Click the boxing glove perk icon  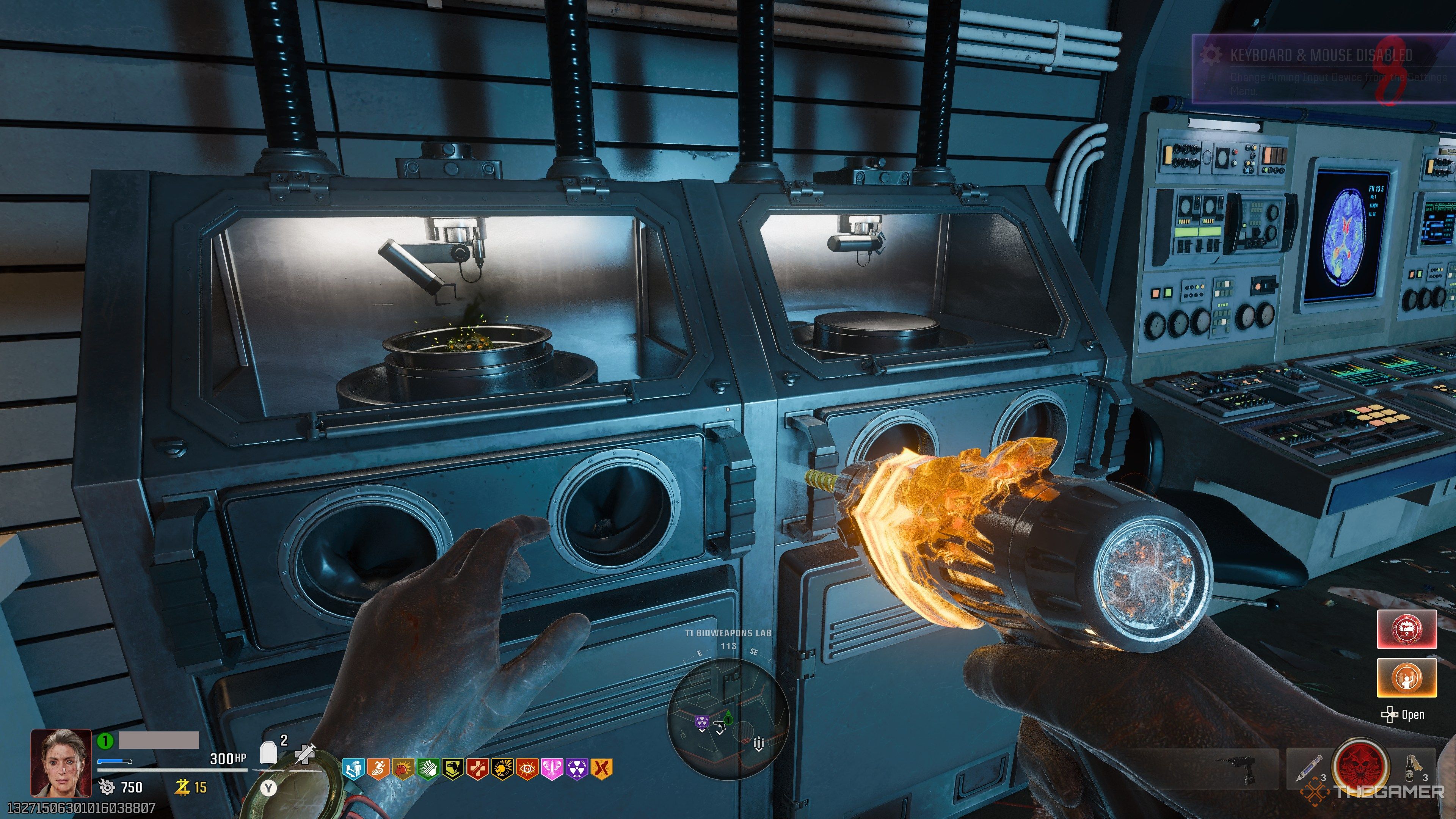pyautogui.click(x=403, y=769)
